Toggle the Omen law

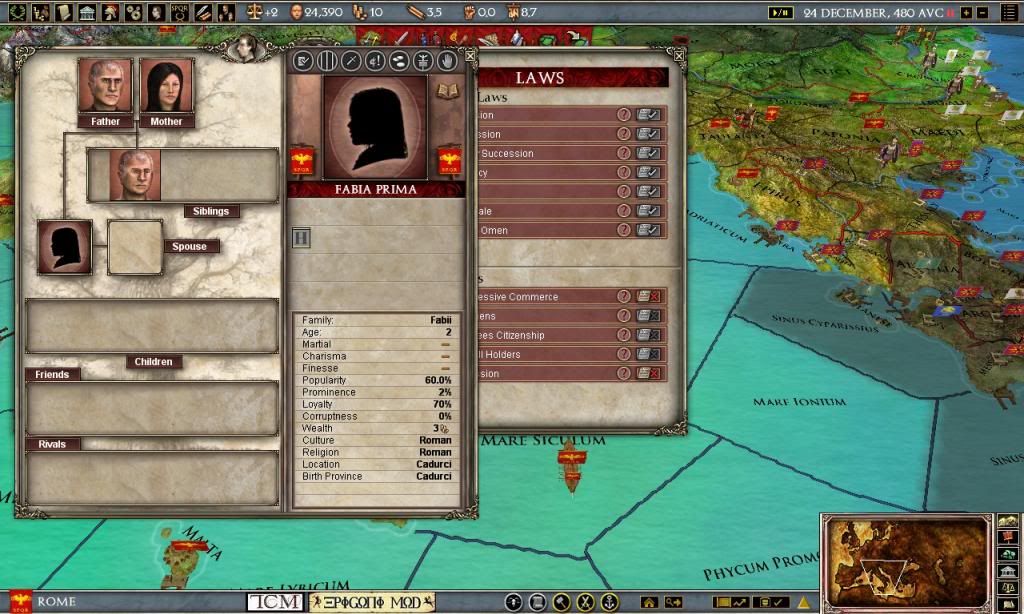[x=649, y=230]
